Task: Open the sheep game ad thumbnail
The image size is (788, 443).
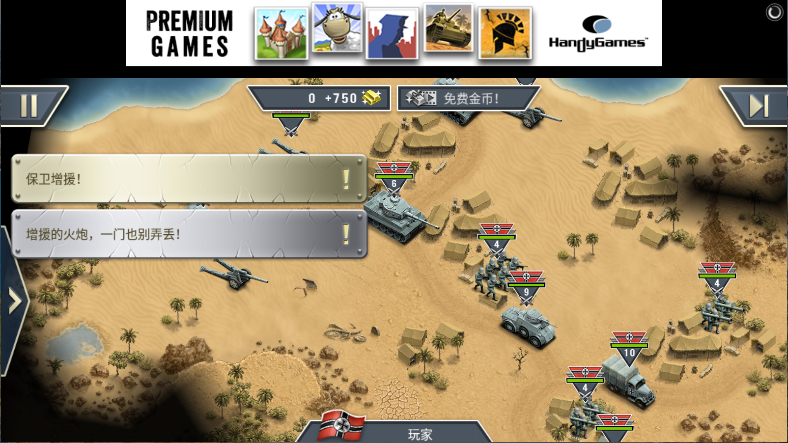Action: pyautogui.click(x=337, y=31)
